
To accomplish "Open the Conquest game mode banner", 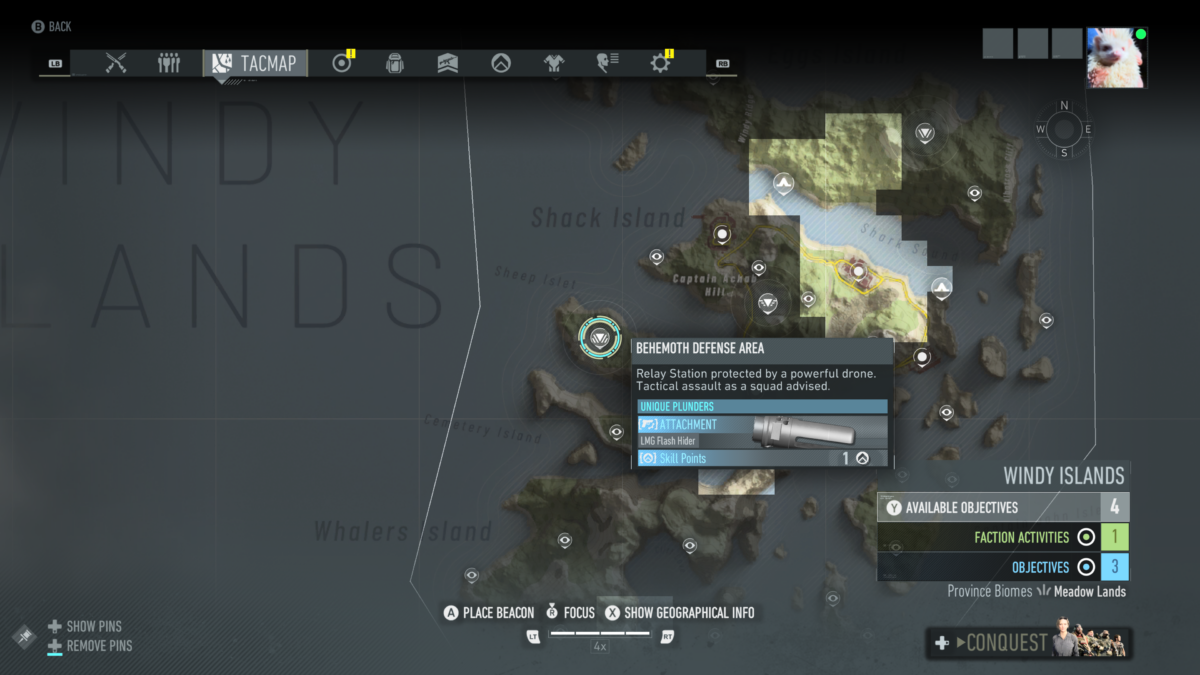I will [1029, 643].
